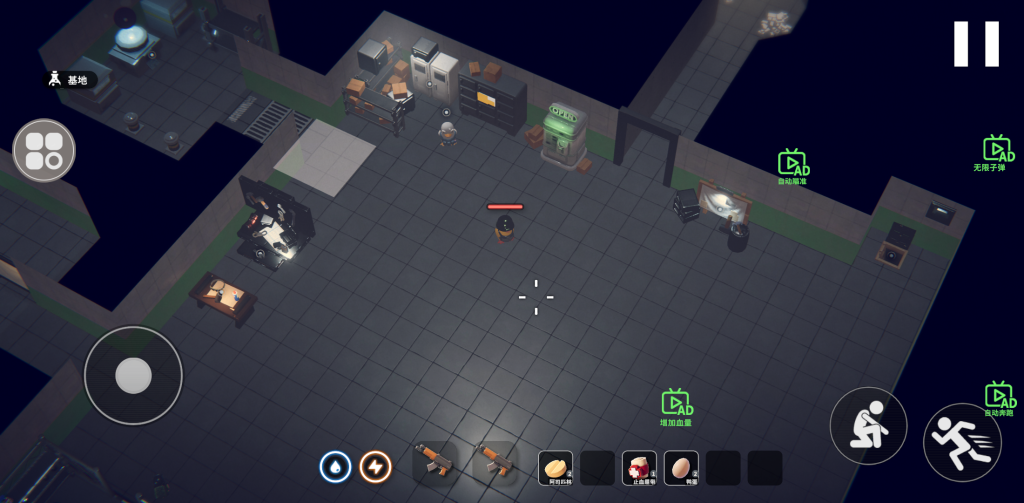
Task: Select the egg item slot
Action: point(681,467)
